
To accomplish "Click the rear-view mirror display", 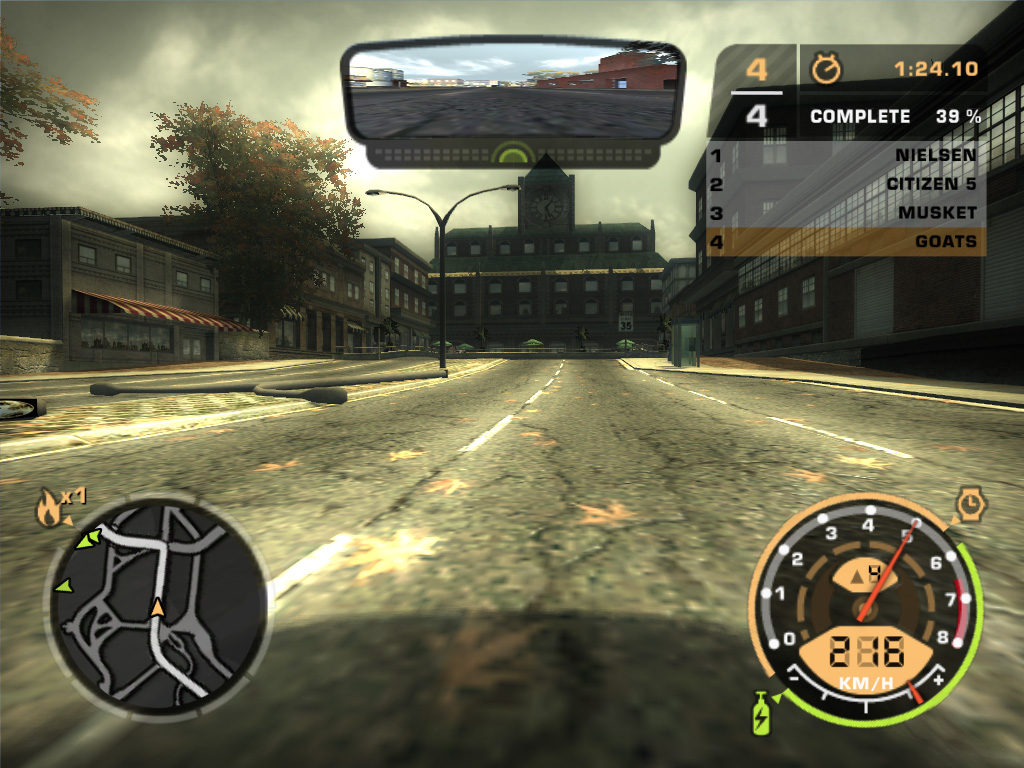I will pos(513,91).
